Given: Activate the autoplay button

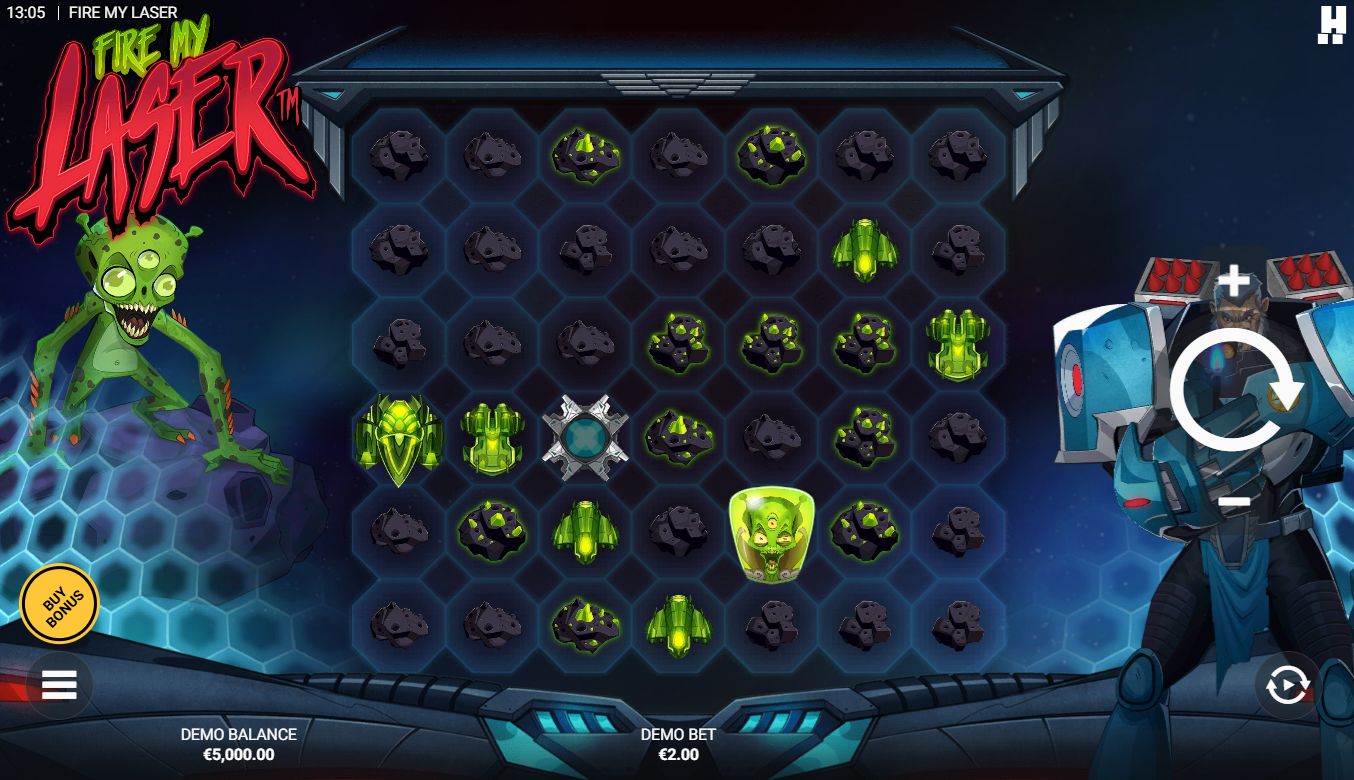Looking at the screenshot, I should pyautogui.click(x=1287, y=685).
